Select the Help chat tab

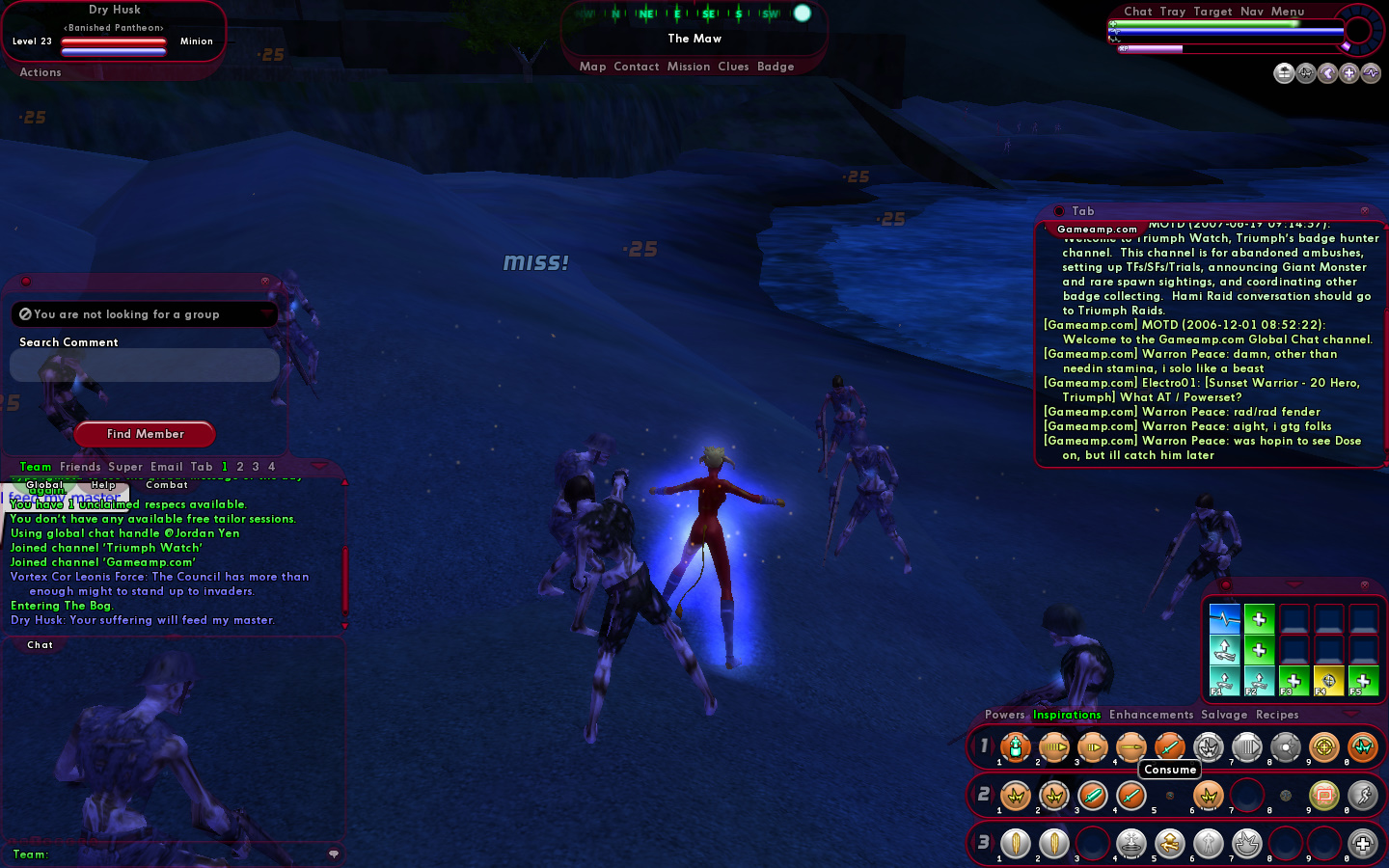(x=103, y=485)
